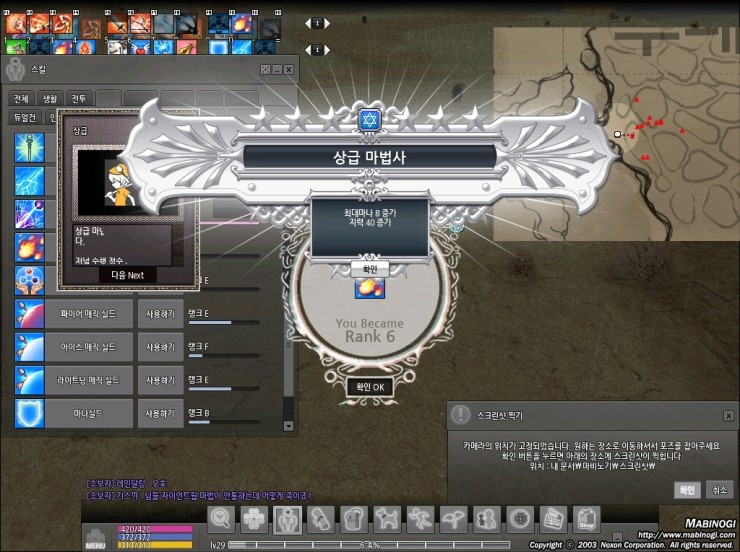
Task: Use the 파이어 매직 실드 skill
Action: coord(161,313)
